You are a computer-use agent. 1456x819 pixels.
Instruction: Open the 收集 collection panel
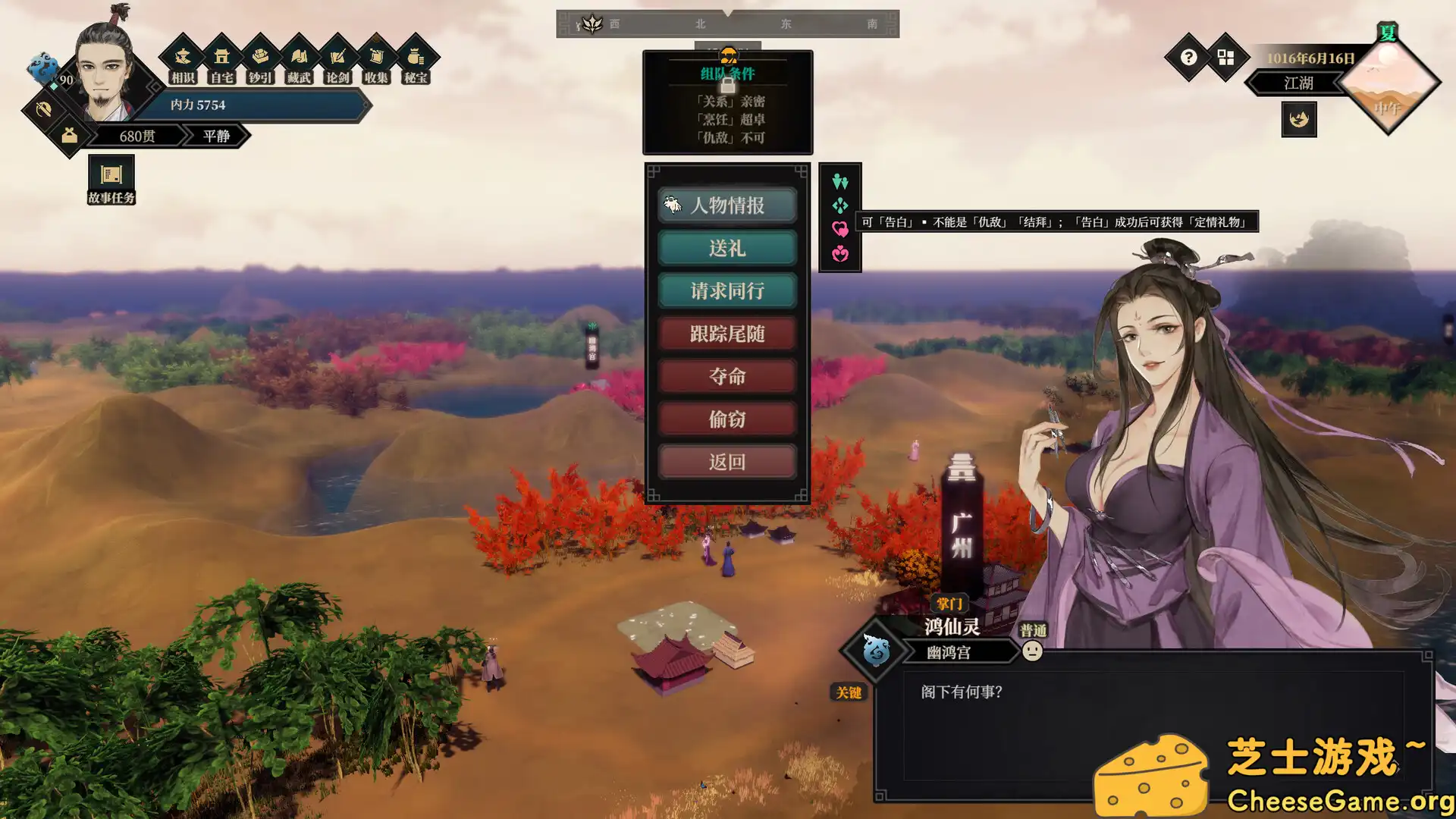(x=376, y=61)
